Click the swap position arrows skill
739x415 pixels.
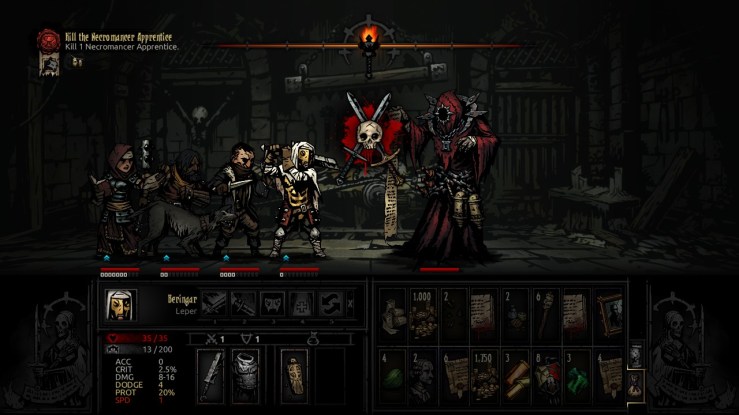(x=330, y=302)
